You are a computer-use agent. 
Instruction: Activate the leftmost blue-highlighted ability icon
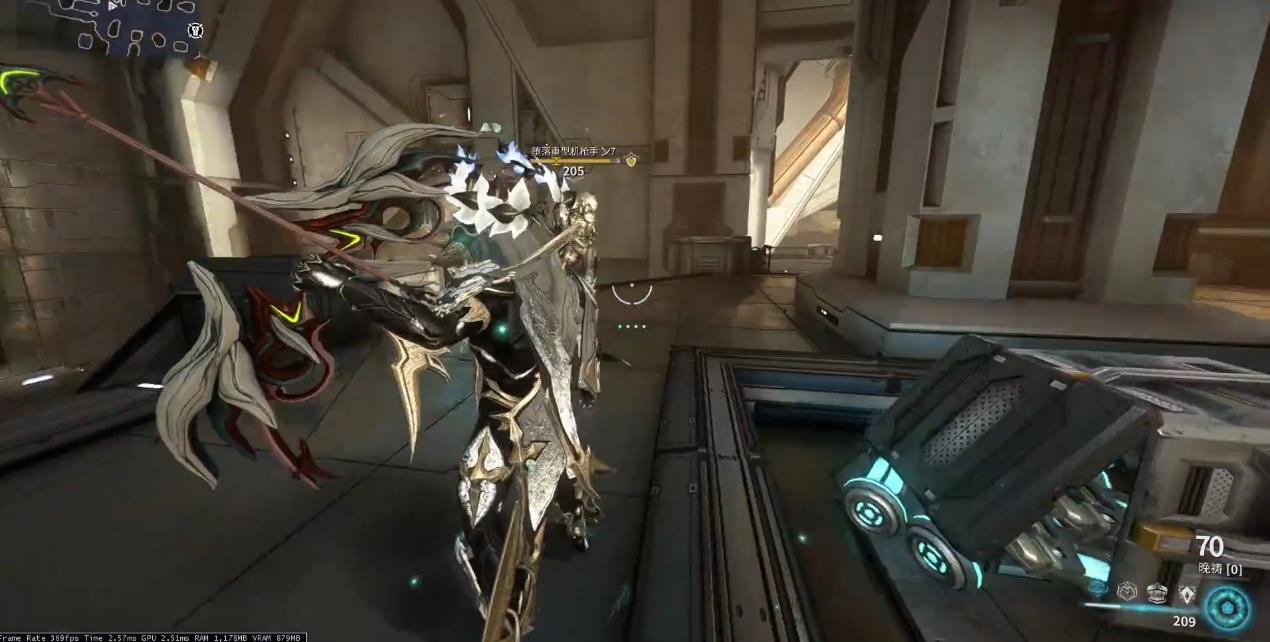coord(1099,591)
